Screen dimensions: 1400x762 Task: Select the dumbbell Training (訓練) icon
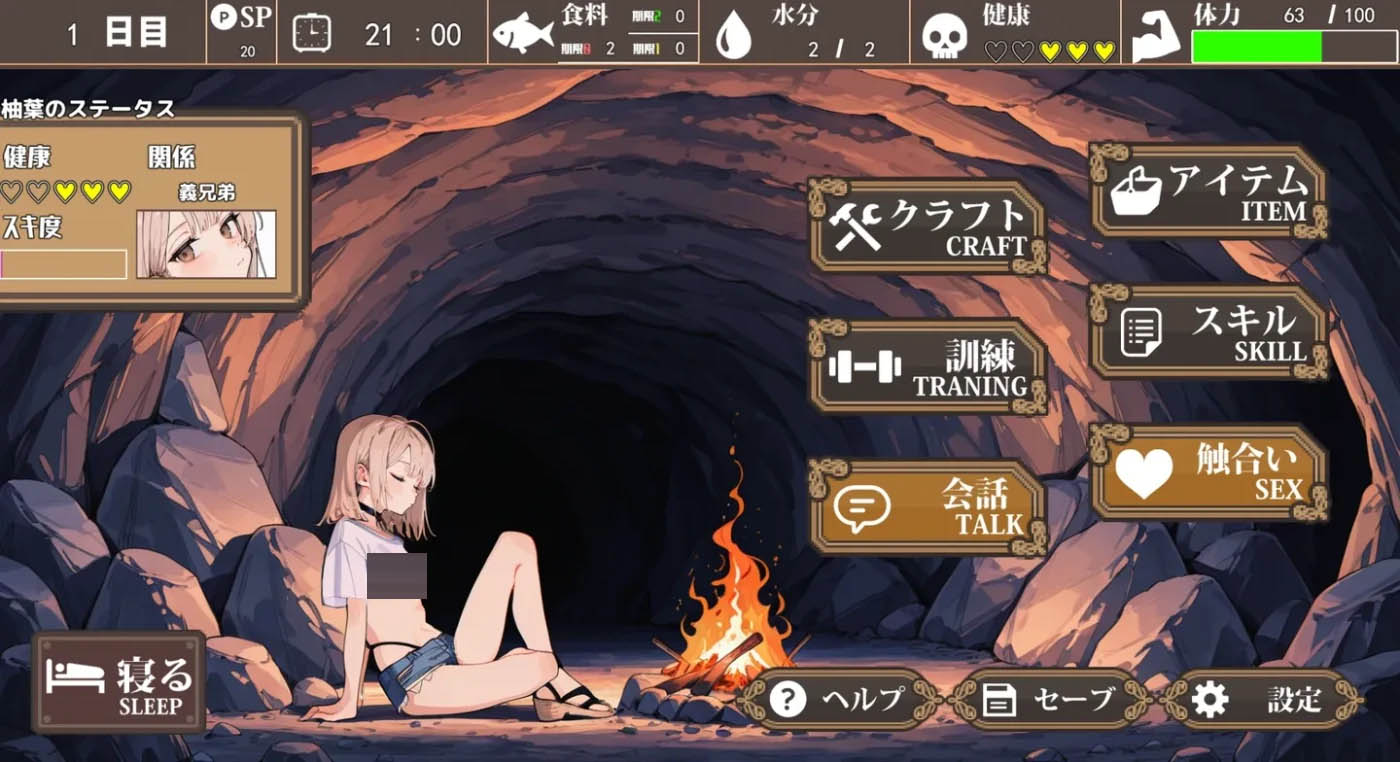click(x=866, y=365)
